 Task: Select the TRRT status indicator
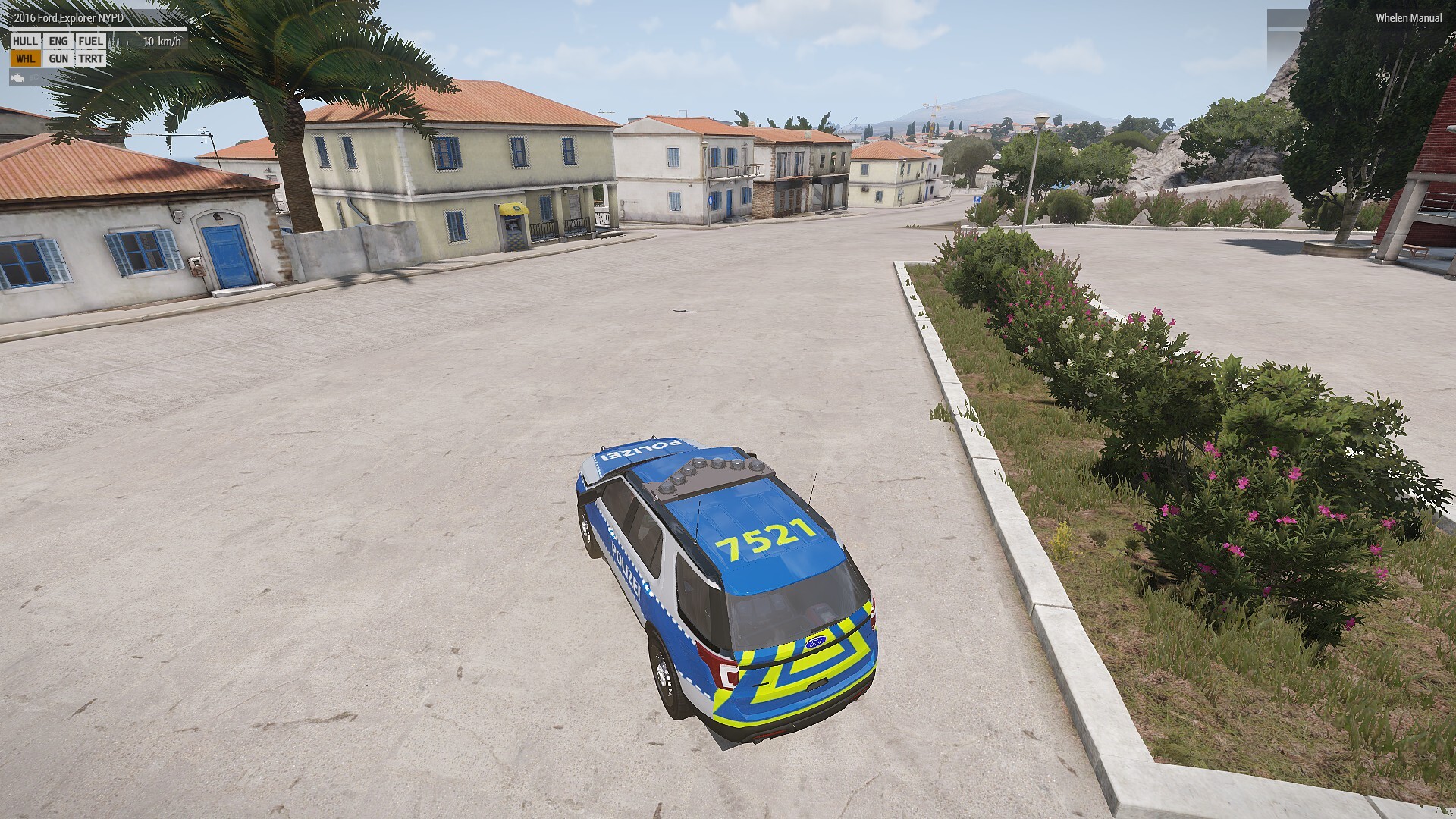[91, 58]
